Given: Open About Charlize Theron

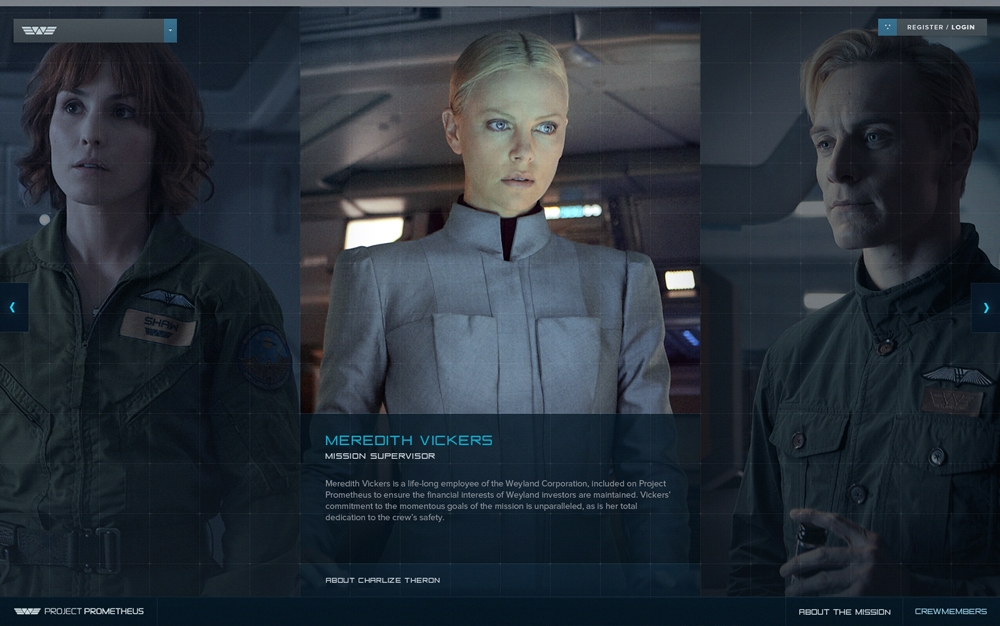Looking at the screenshot, I should click(x=382, y=580).
